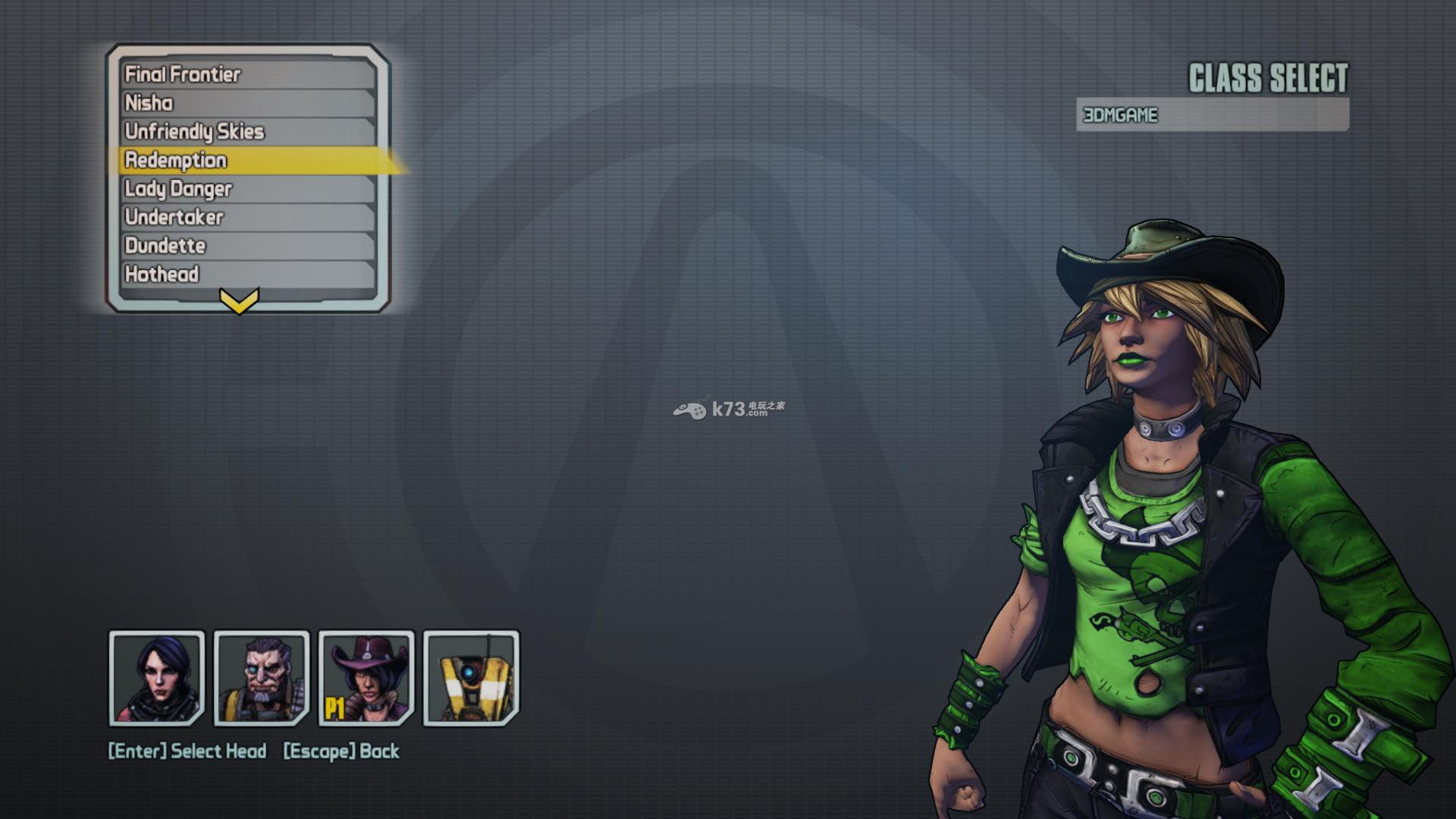Select Nisha's portrait marked P1
This screenshot has height=819, width=1456.
[x=366, y=678]
